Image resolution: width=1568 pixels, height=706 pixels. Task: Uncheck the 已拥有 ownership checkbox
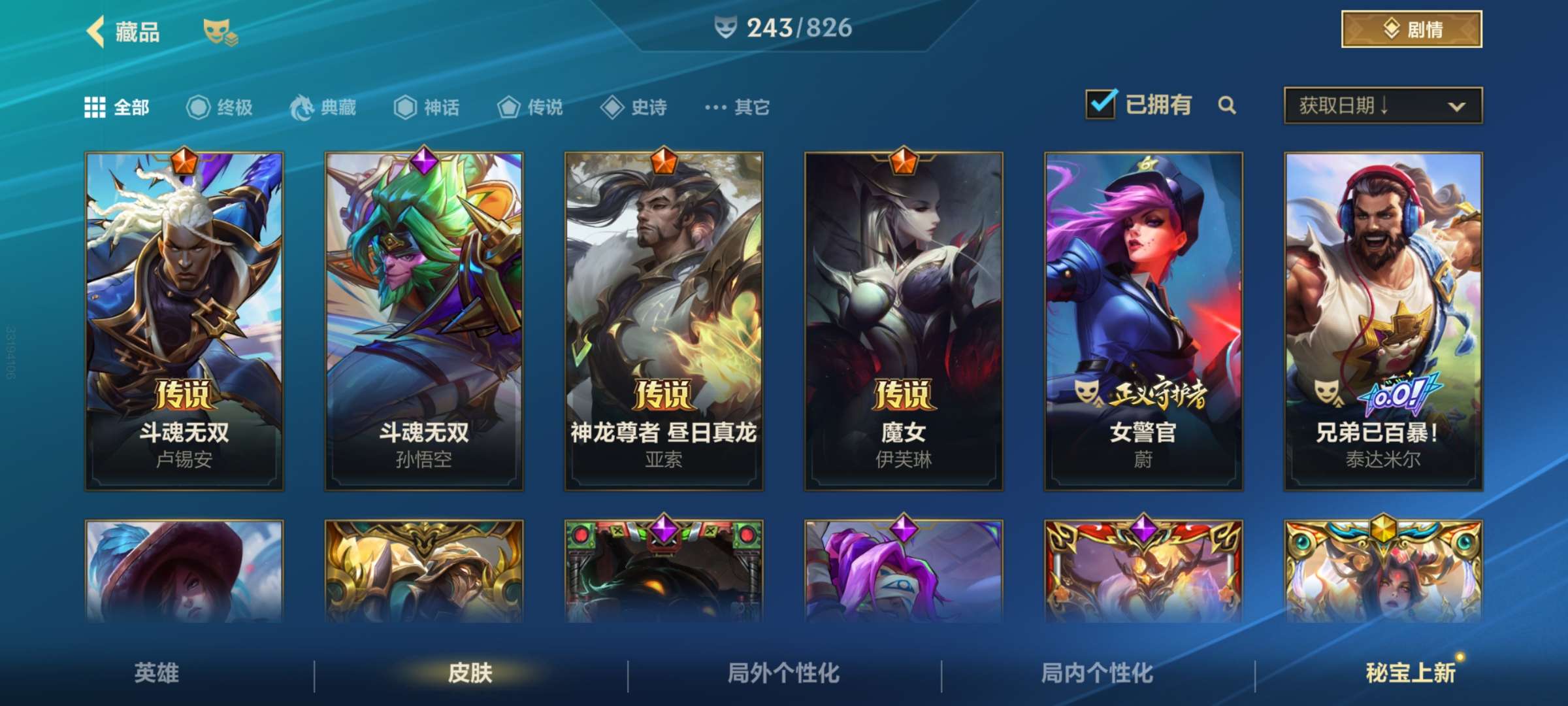[x=1100, y=105]
